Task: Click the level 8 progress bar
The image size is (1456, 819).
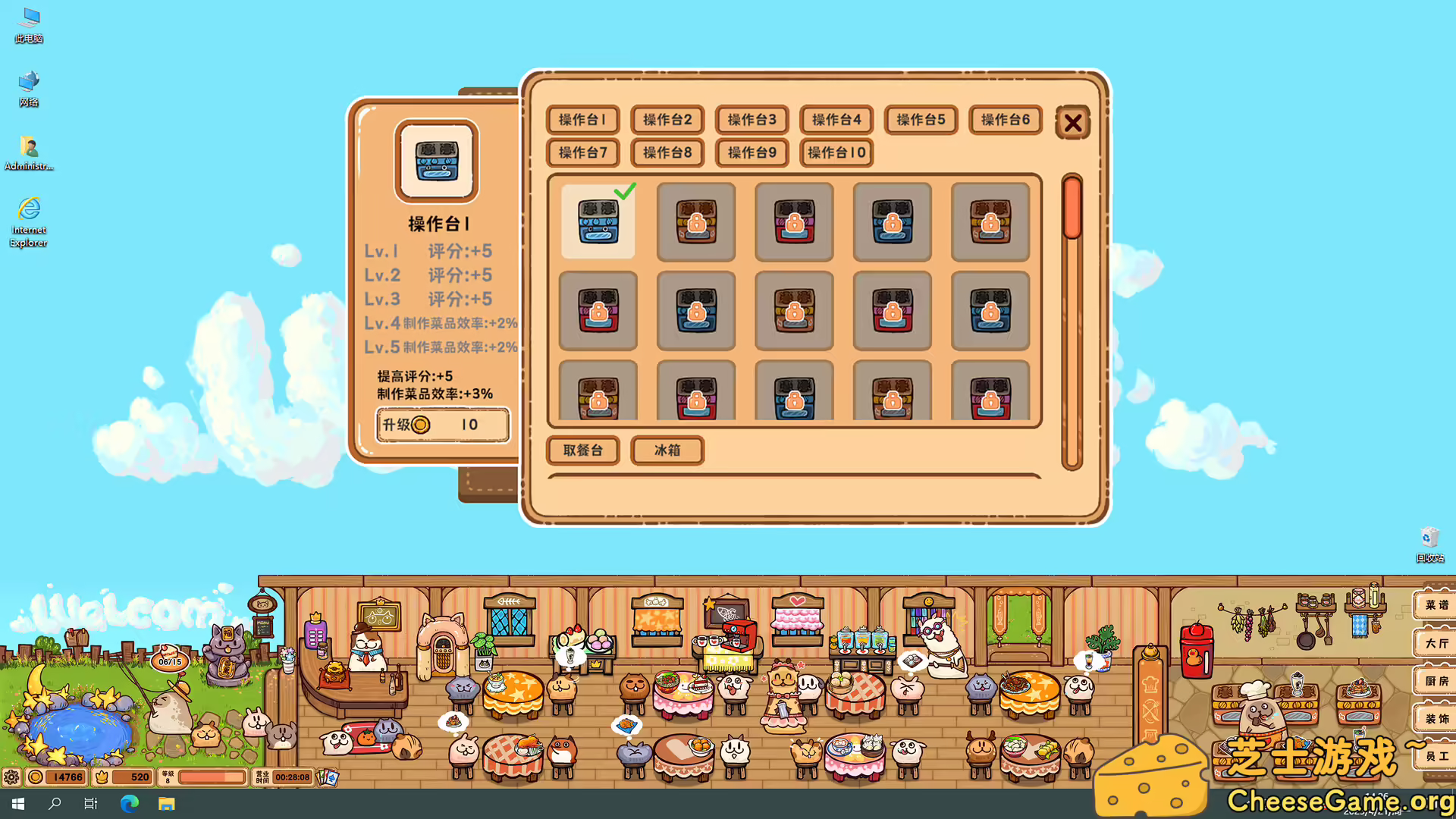Action: (212, 776)
